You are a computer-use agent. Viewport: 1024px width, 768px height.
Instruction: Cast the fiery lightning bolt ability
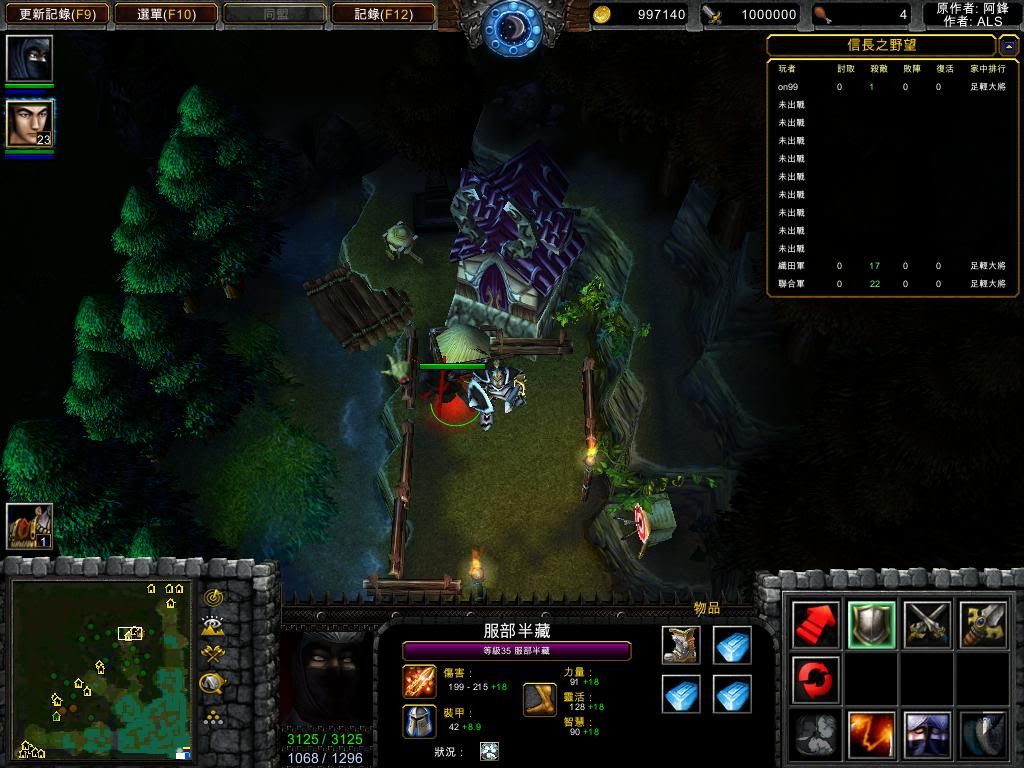tap(870, 735)
